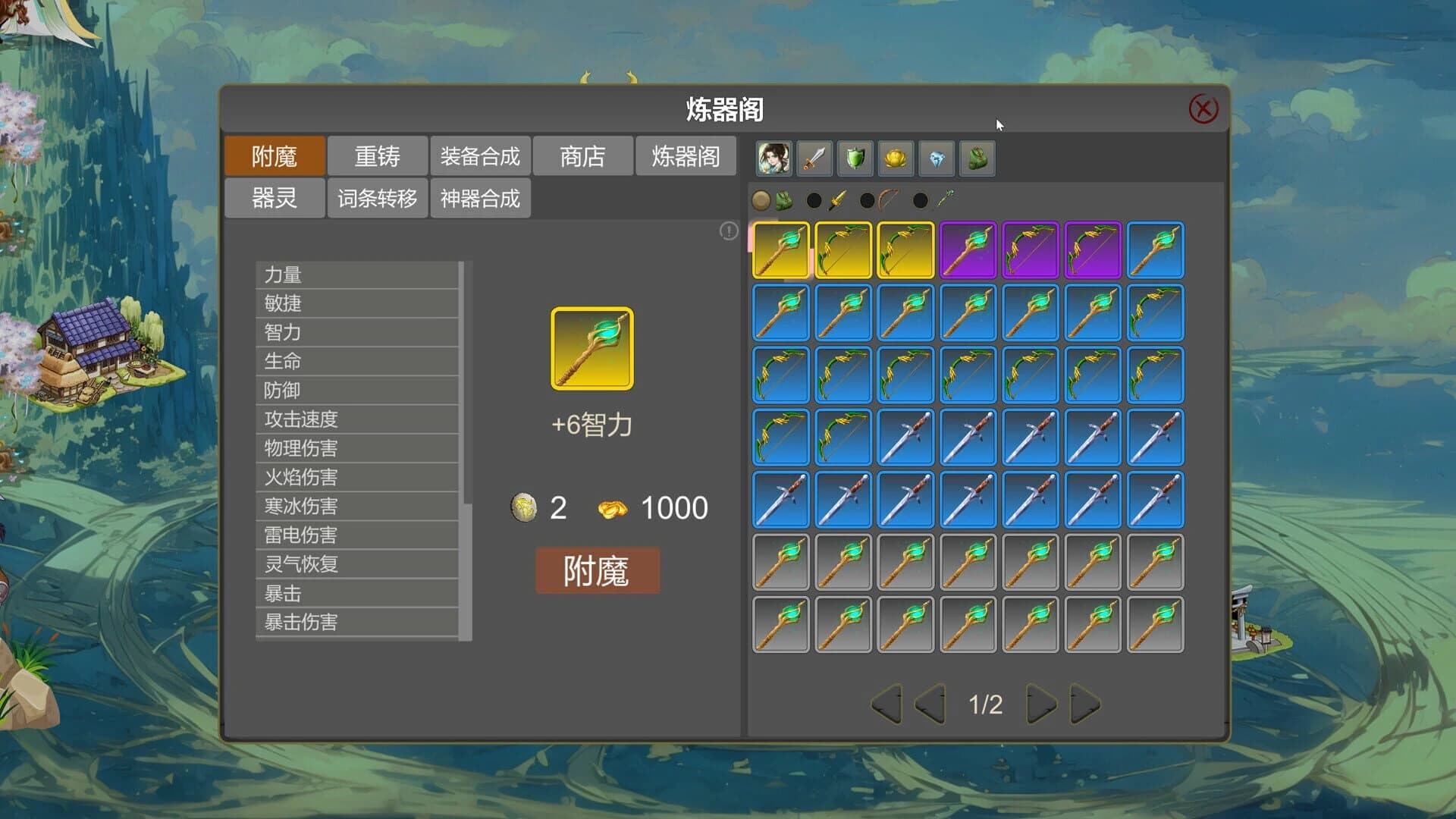Image resolution: width=1456 pixels, height=819 pixels.
Task: Select the sword equipment category icon
Action: click(x=814, y=157)
